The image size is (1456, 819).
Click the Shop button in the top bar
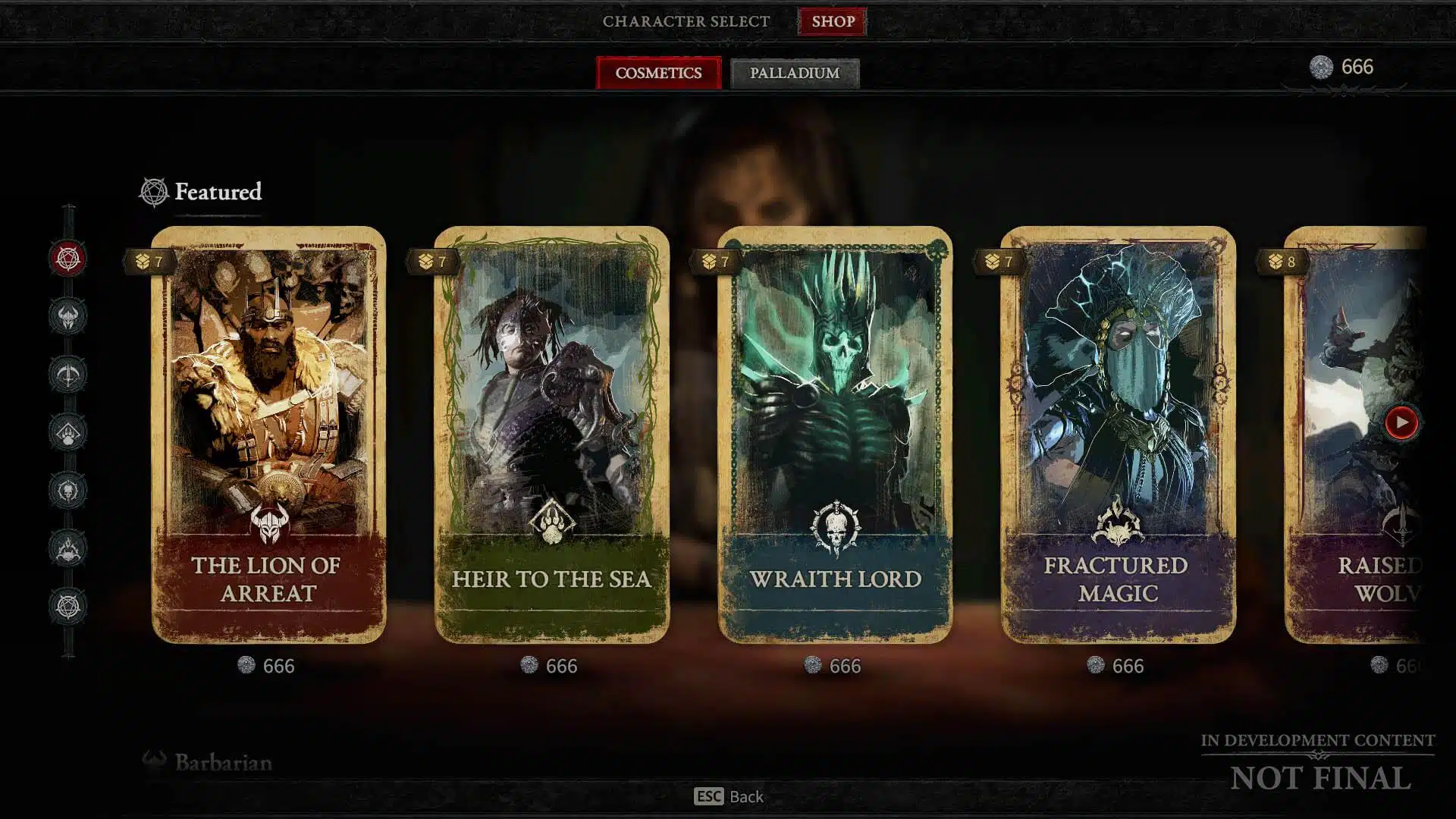[831, 22]
